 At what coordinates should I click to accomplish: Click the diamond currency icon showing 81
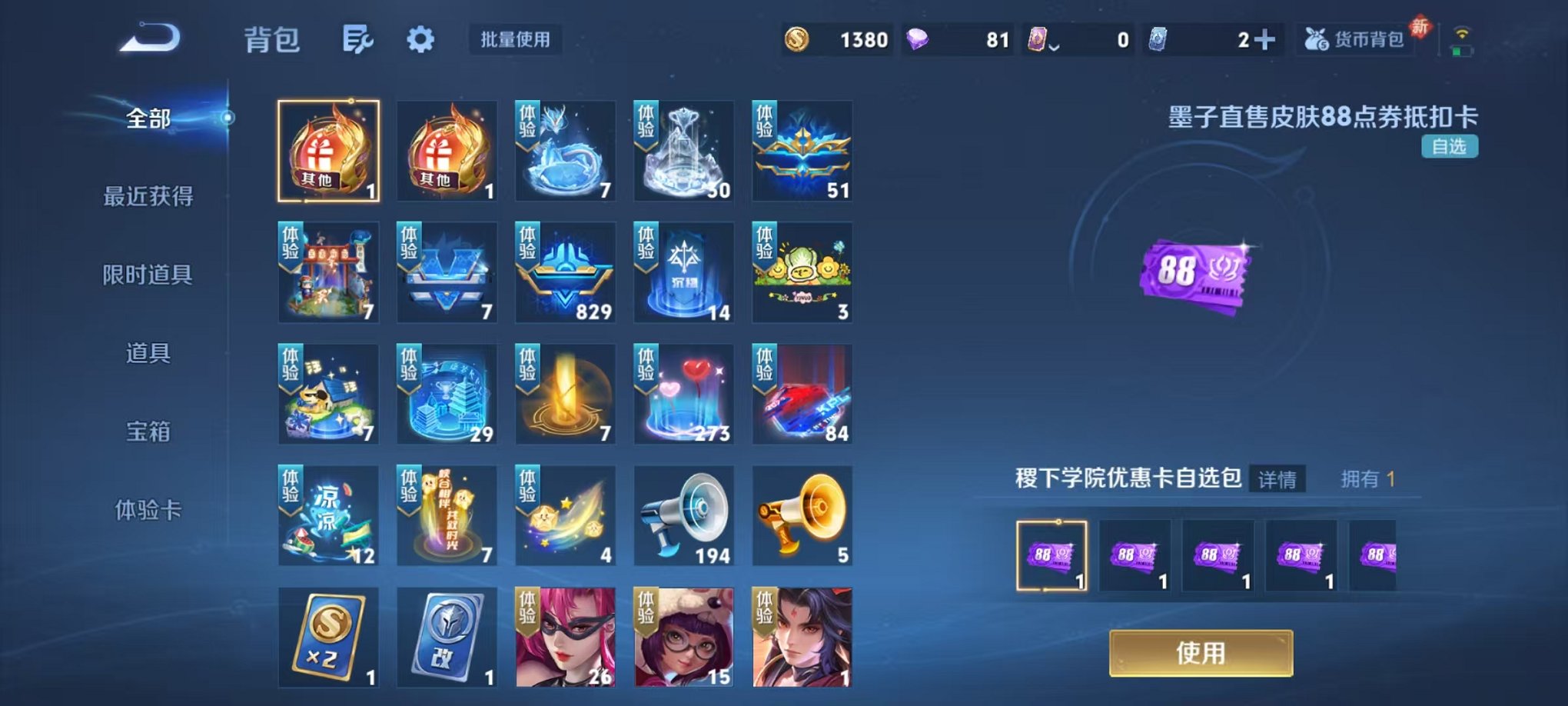(916, 37)
